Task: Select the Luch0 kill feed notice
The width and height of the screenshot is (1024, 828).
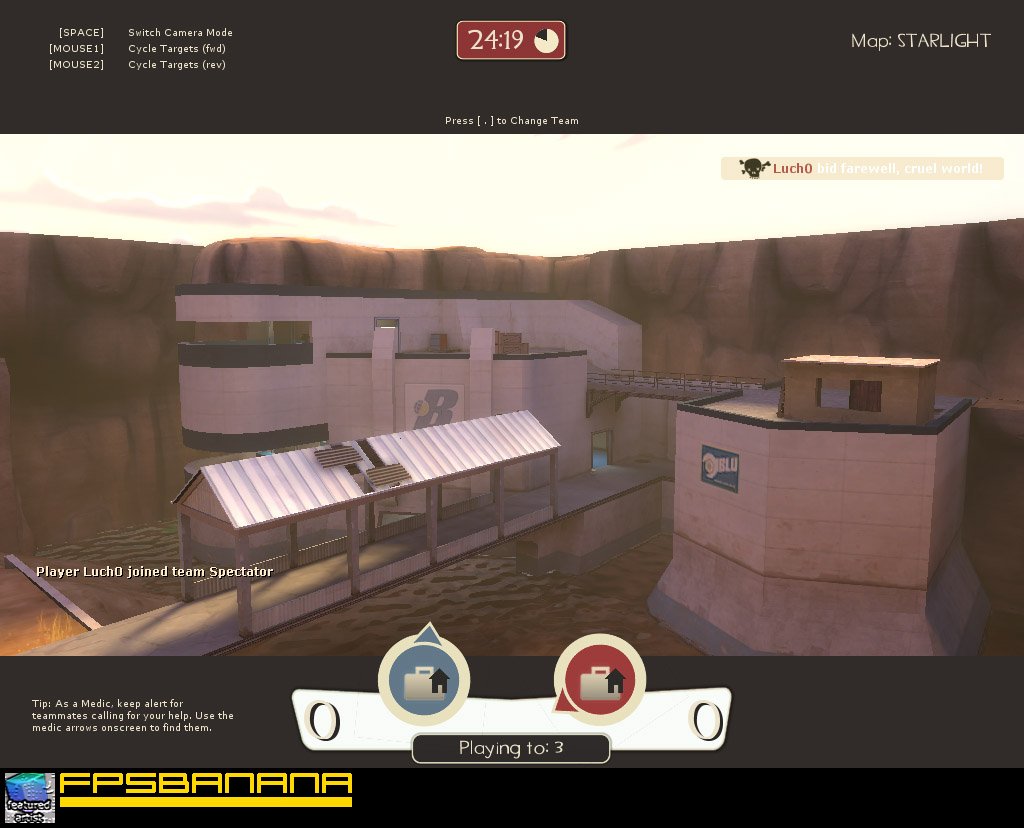Action: pos(862,168)
